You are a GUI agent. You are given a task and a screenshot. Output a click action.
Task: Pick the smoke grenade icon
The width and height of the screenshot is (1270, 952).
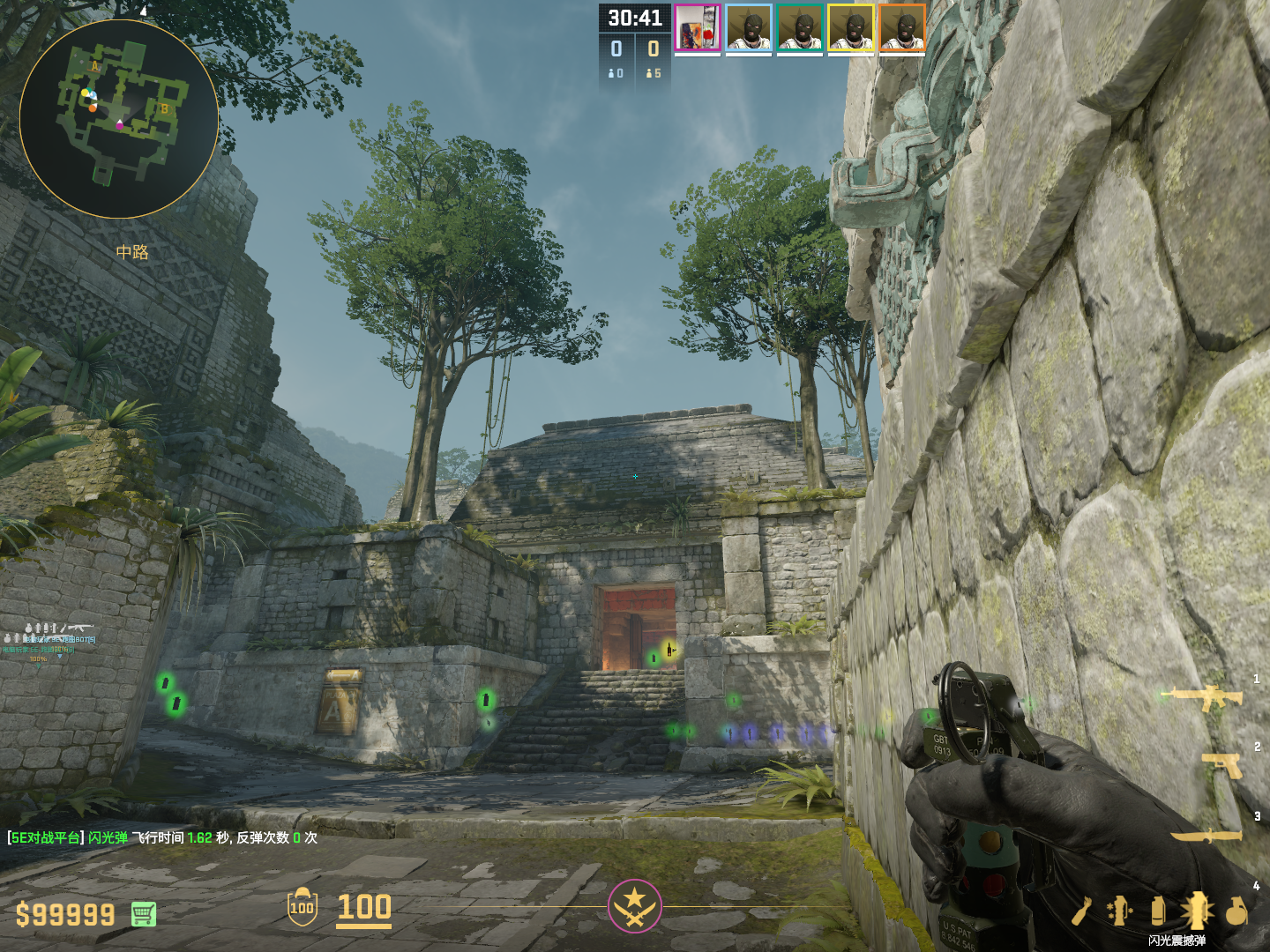click(1158, 911)
